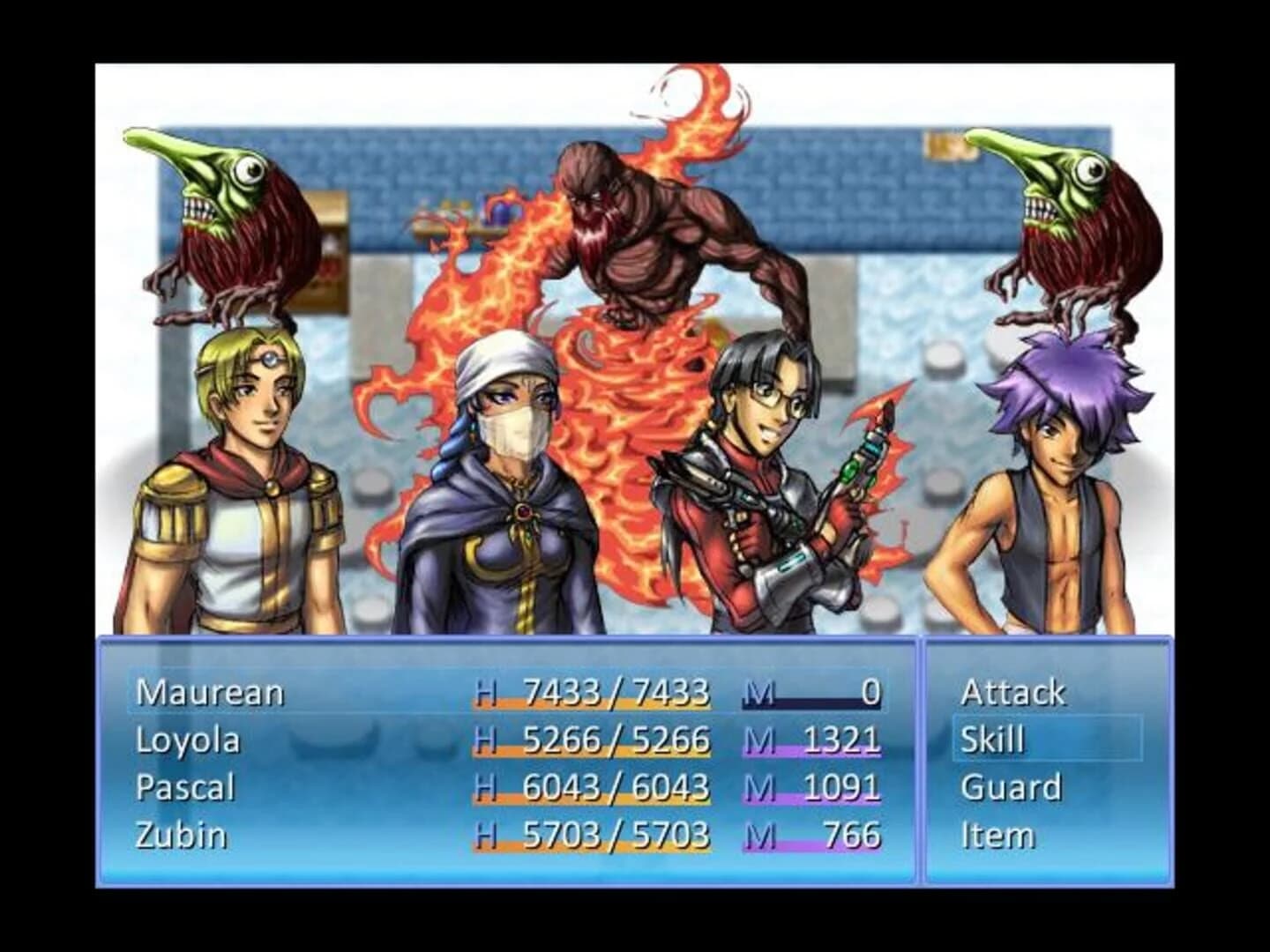The width and height of the screenshot is (1270, 952).
Task: Click Loyola's name in the party list
Action: [x=188, y=740]
